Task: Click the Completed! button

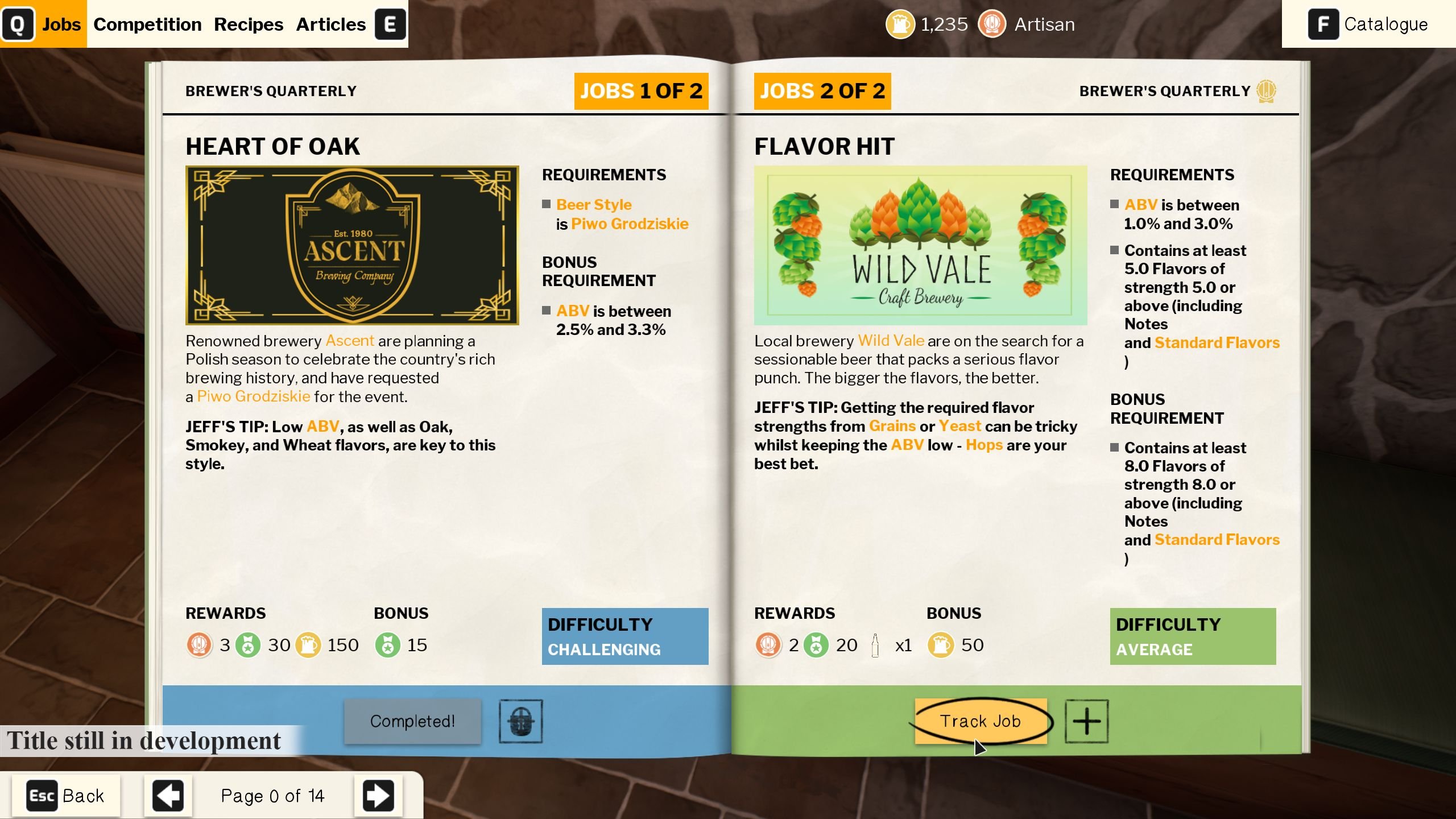Action: point(412,721)
